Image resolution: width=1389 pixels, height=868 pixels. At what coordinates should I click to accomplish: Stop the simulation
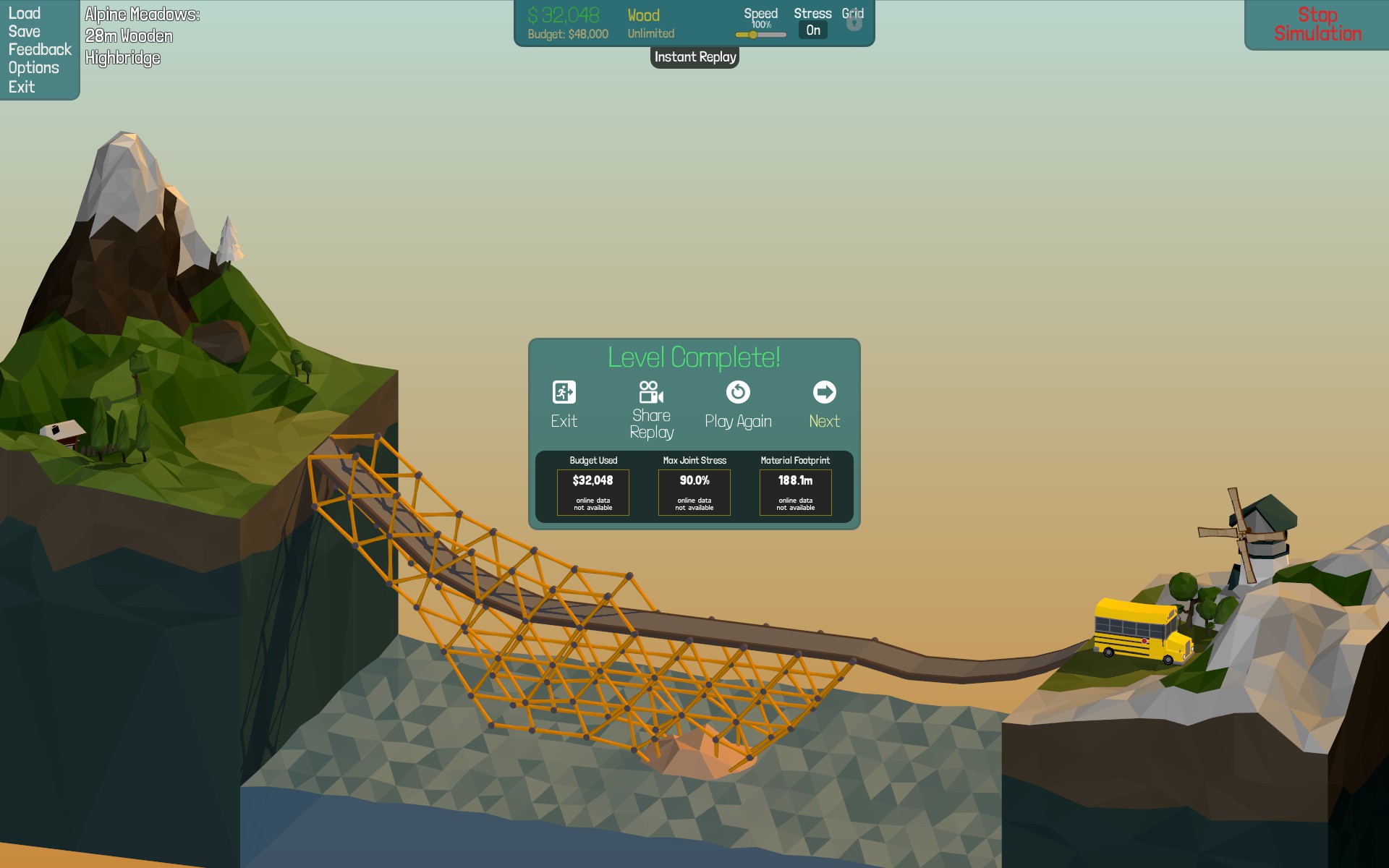1317,25
